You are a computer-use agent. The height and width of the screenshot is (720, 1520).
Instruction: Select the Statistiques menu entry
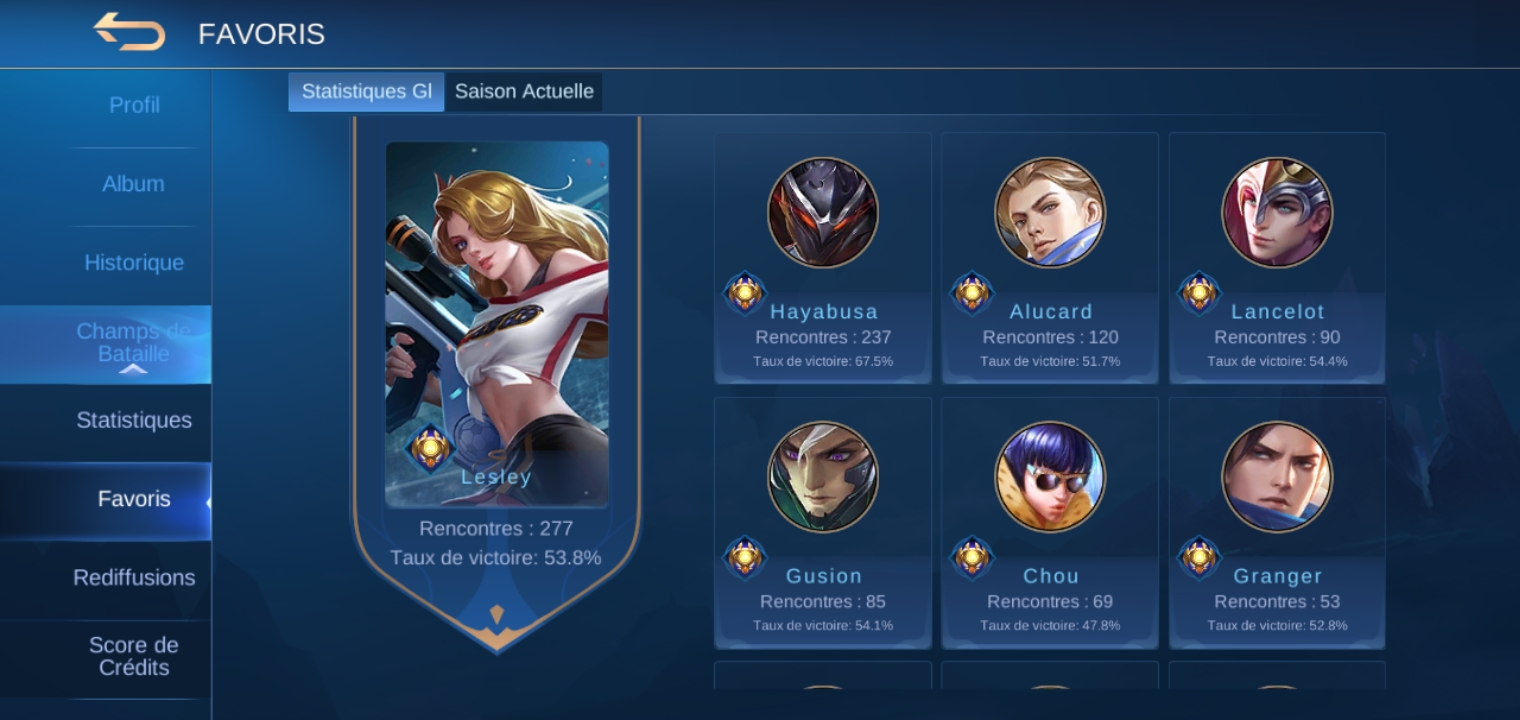(x=134, y=420)
